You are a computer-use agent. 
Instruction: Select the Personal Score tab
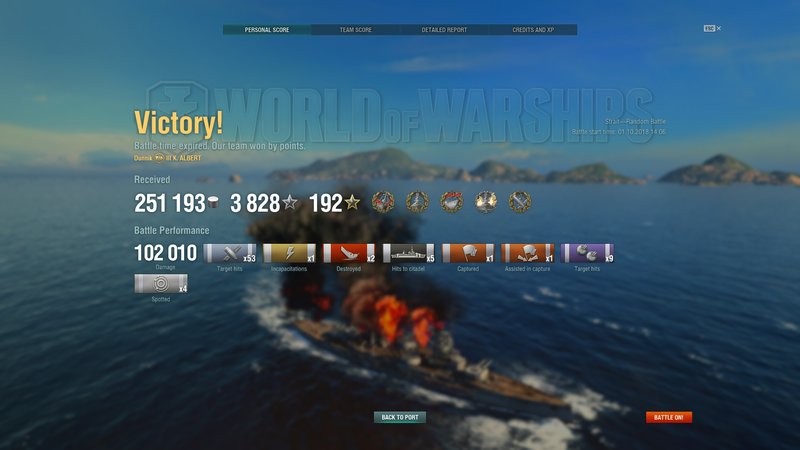pyautogui.click(x=267, y=30)
